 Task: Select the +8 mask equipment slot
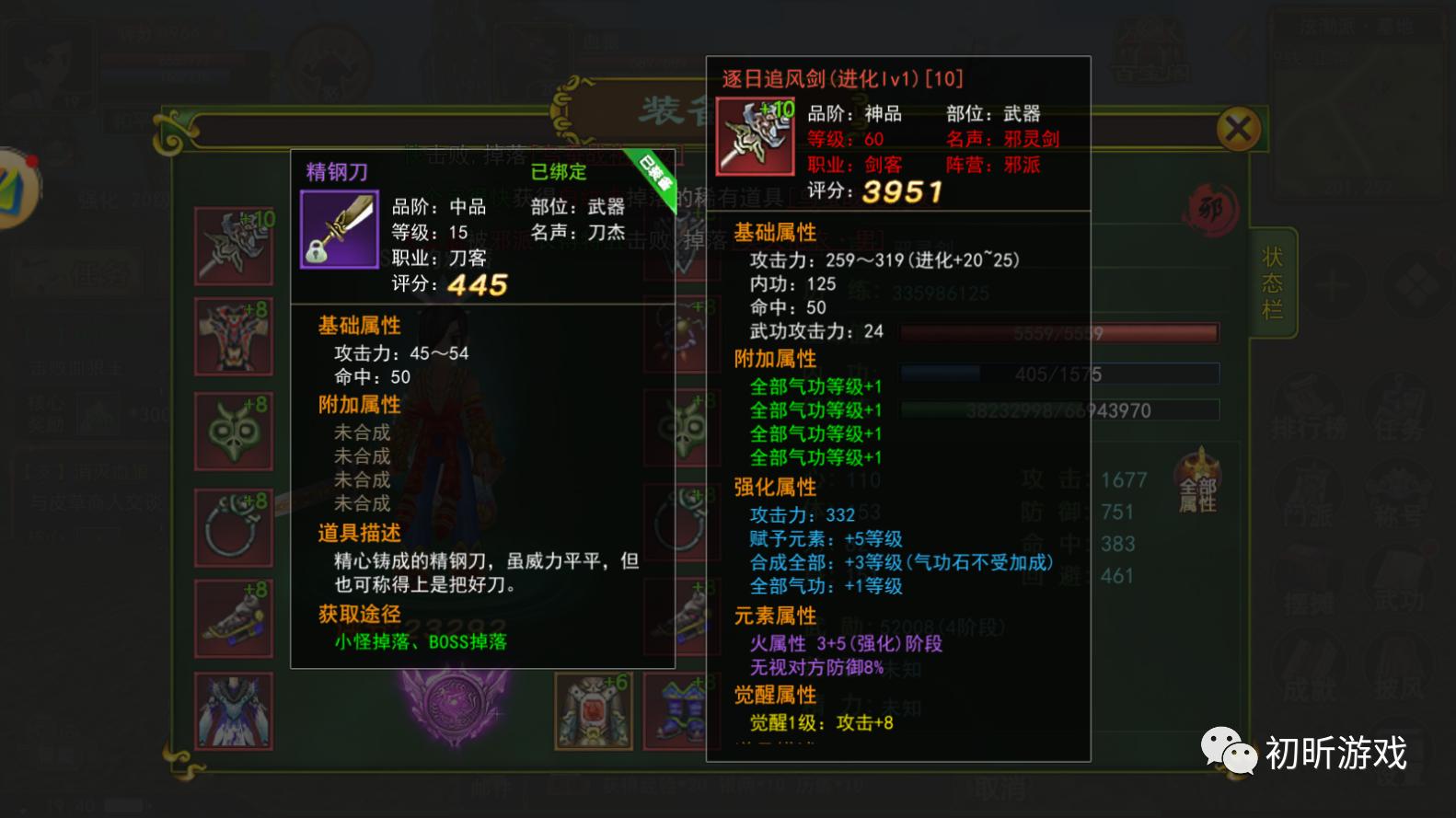click(x=233, y=430)
